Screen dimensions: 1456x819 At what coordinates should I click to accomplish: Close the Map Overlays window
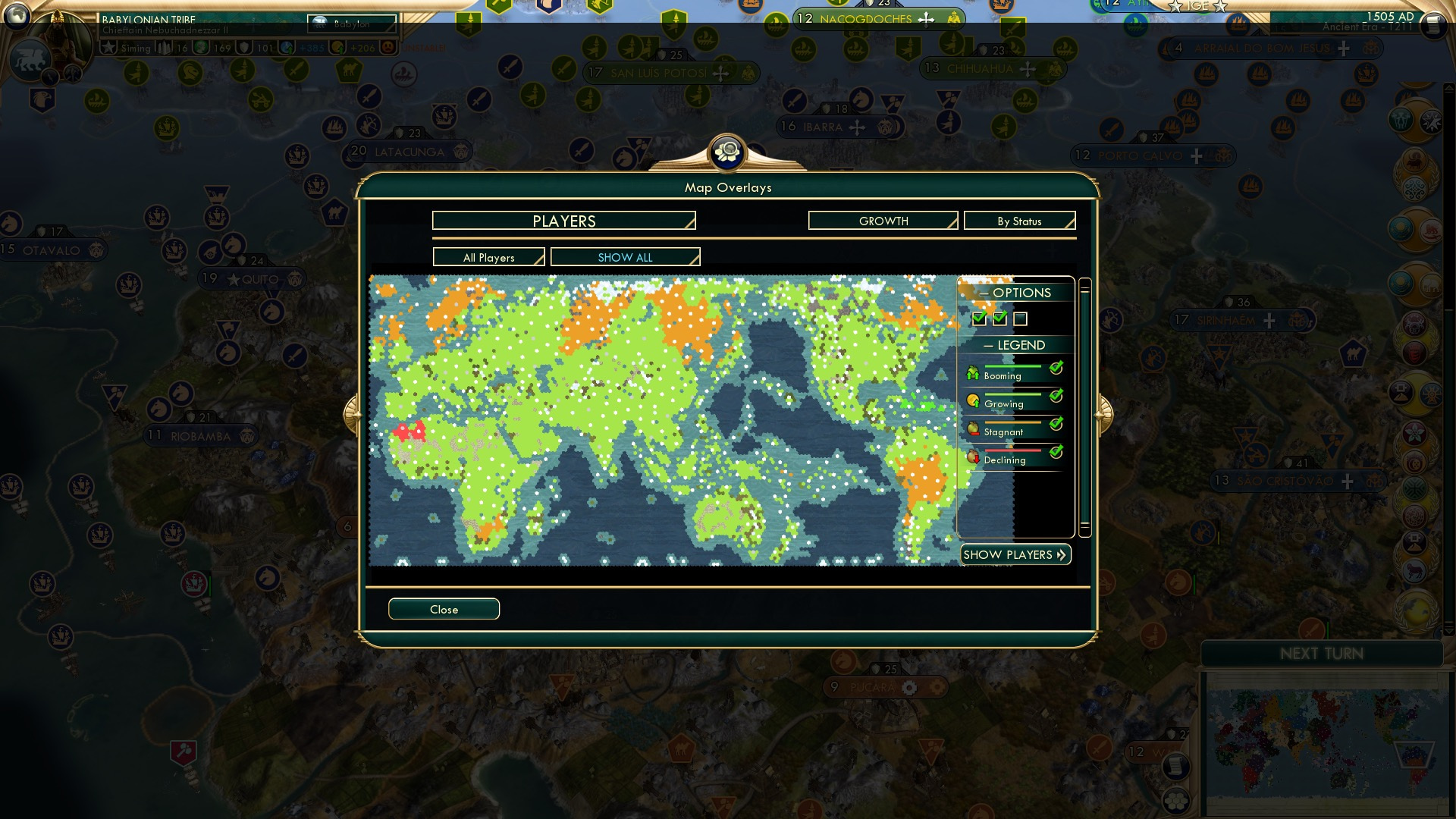444,609
